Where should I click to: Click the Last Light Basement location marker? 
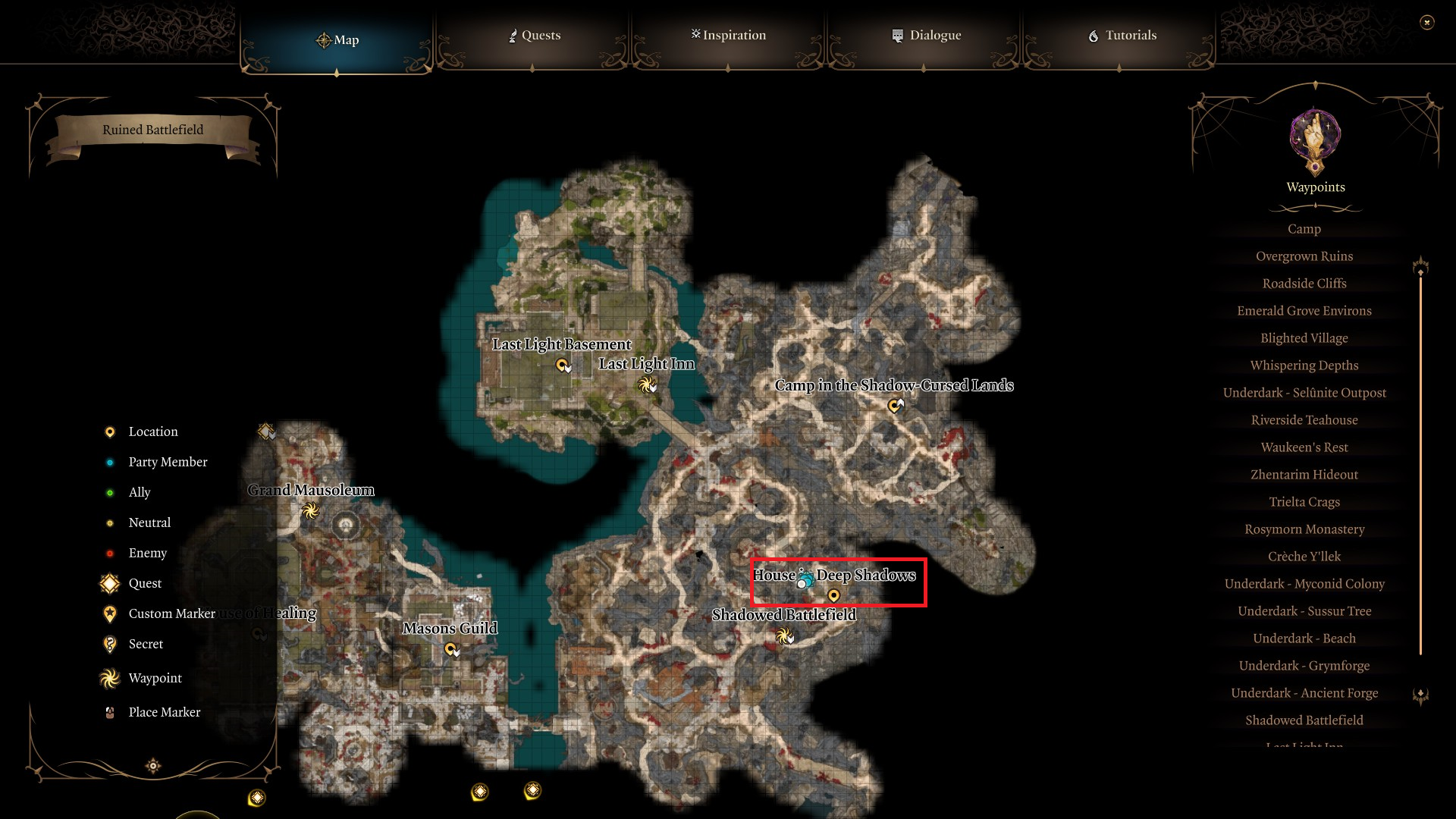(x=562, y=365)
